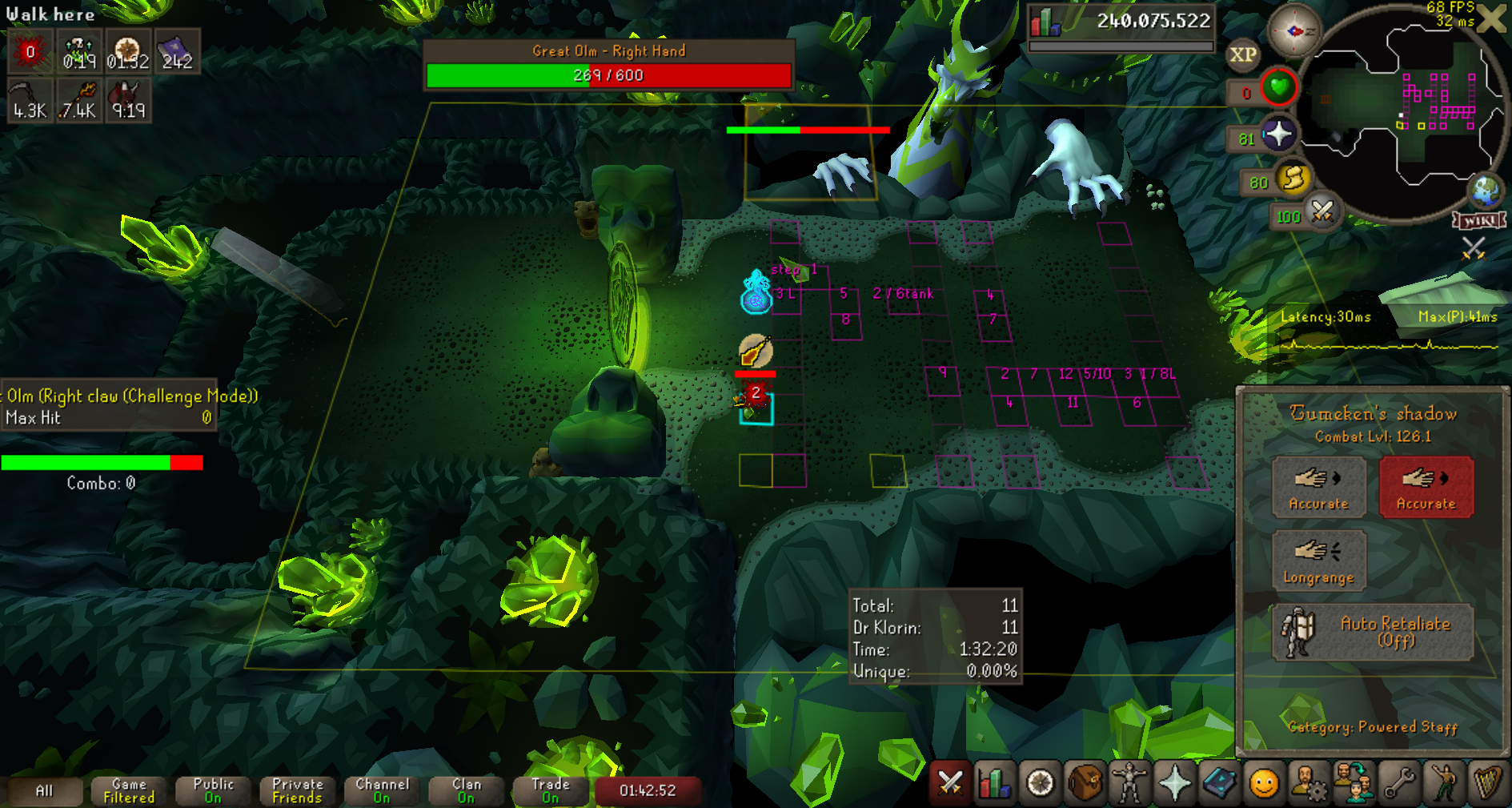Open the harp Music tab
The image size is (1512, 808).
pos(1488,783)
